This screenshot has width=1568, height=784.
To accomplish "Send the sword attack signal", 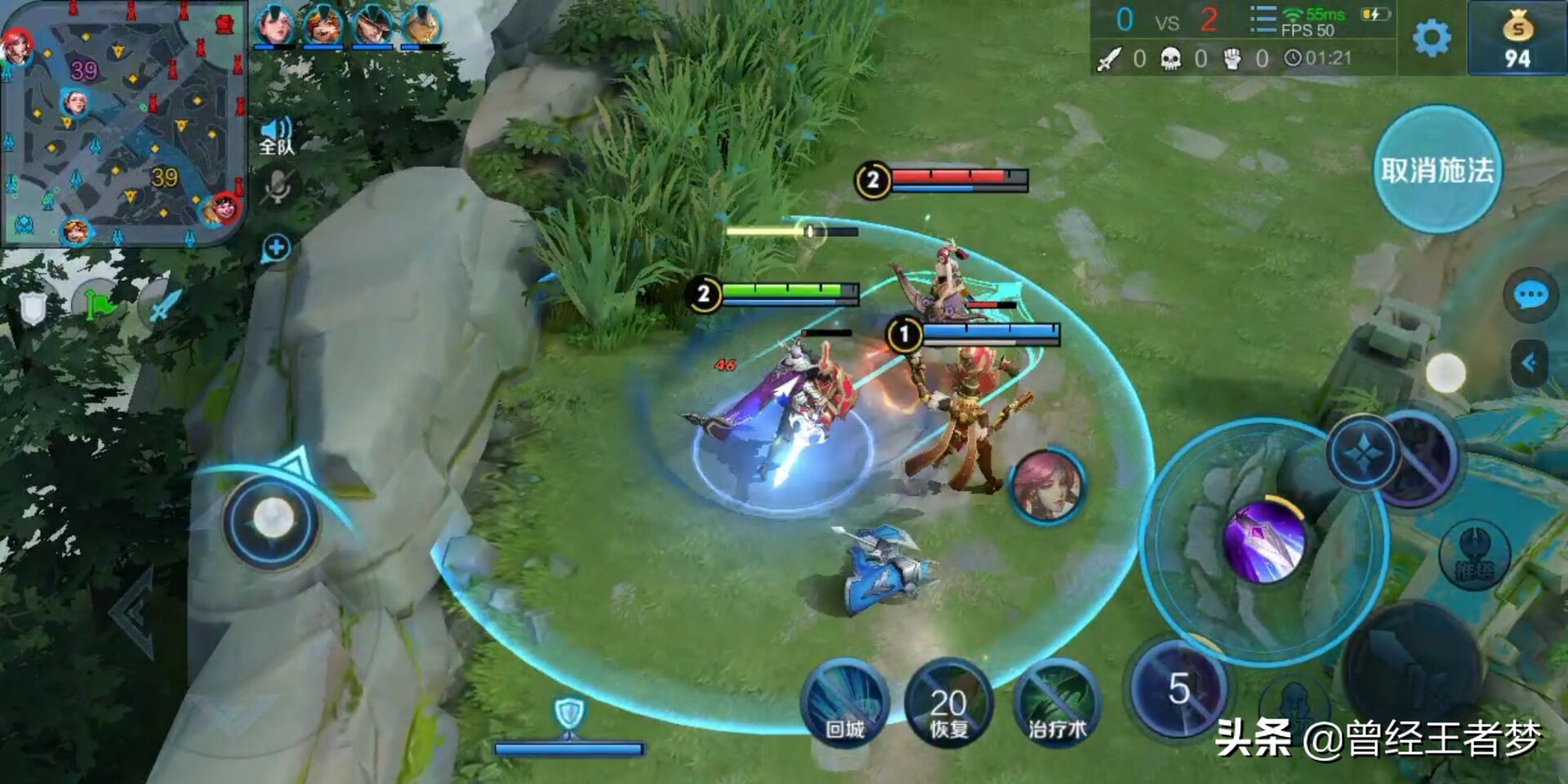I will [x=163, y=305].
